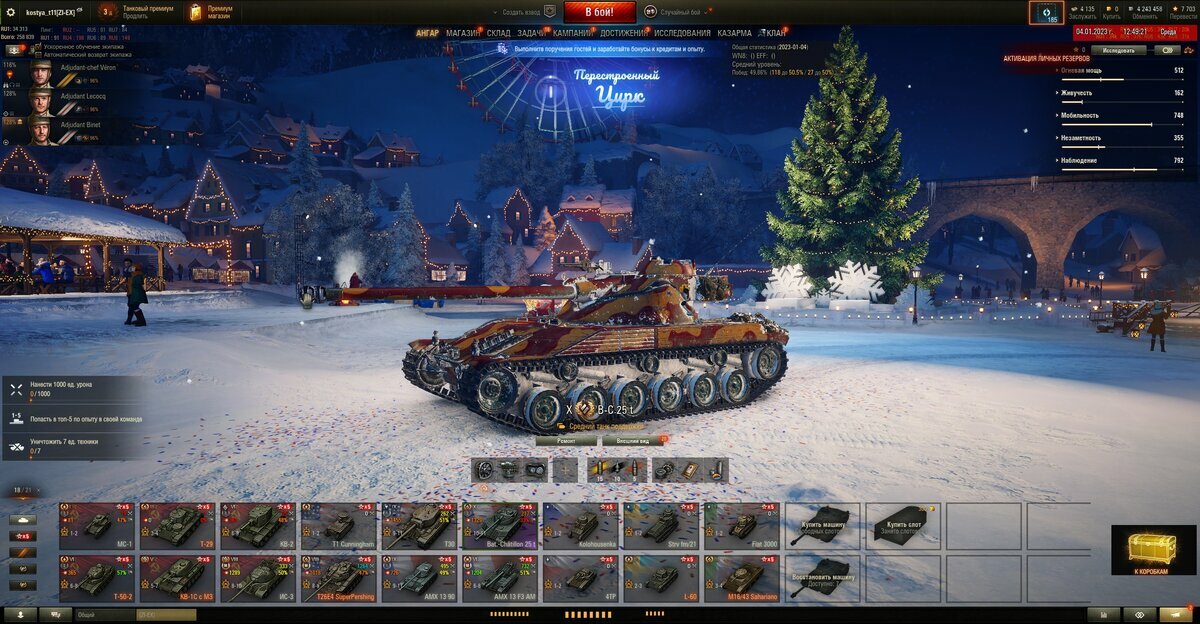The width and height of the screenshot is (1200, 624).
Task: Choose the ИС-3 tank card
Action: pyautogui.click(x=258, y=578)
